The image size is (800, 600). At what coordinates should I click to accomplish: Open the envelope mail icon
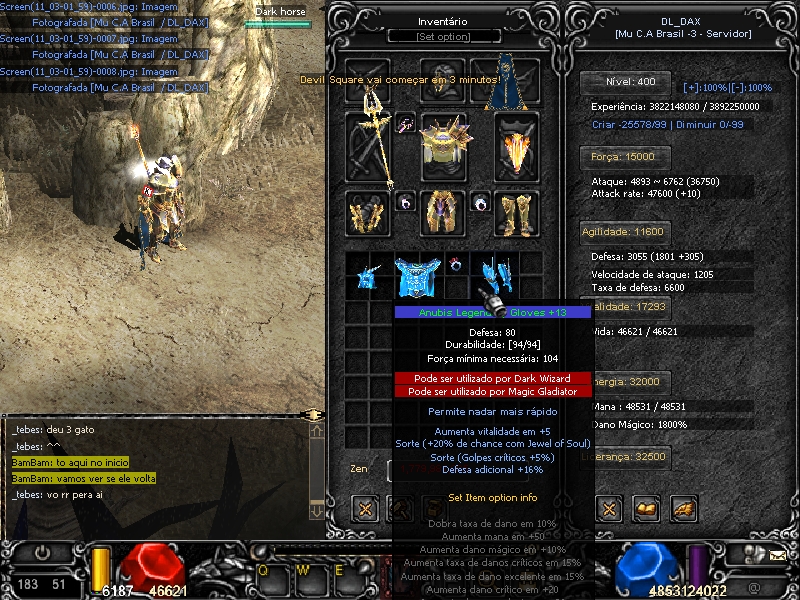[x=778, y=552]
